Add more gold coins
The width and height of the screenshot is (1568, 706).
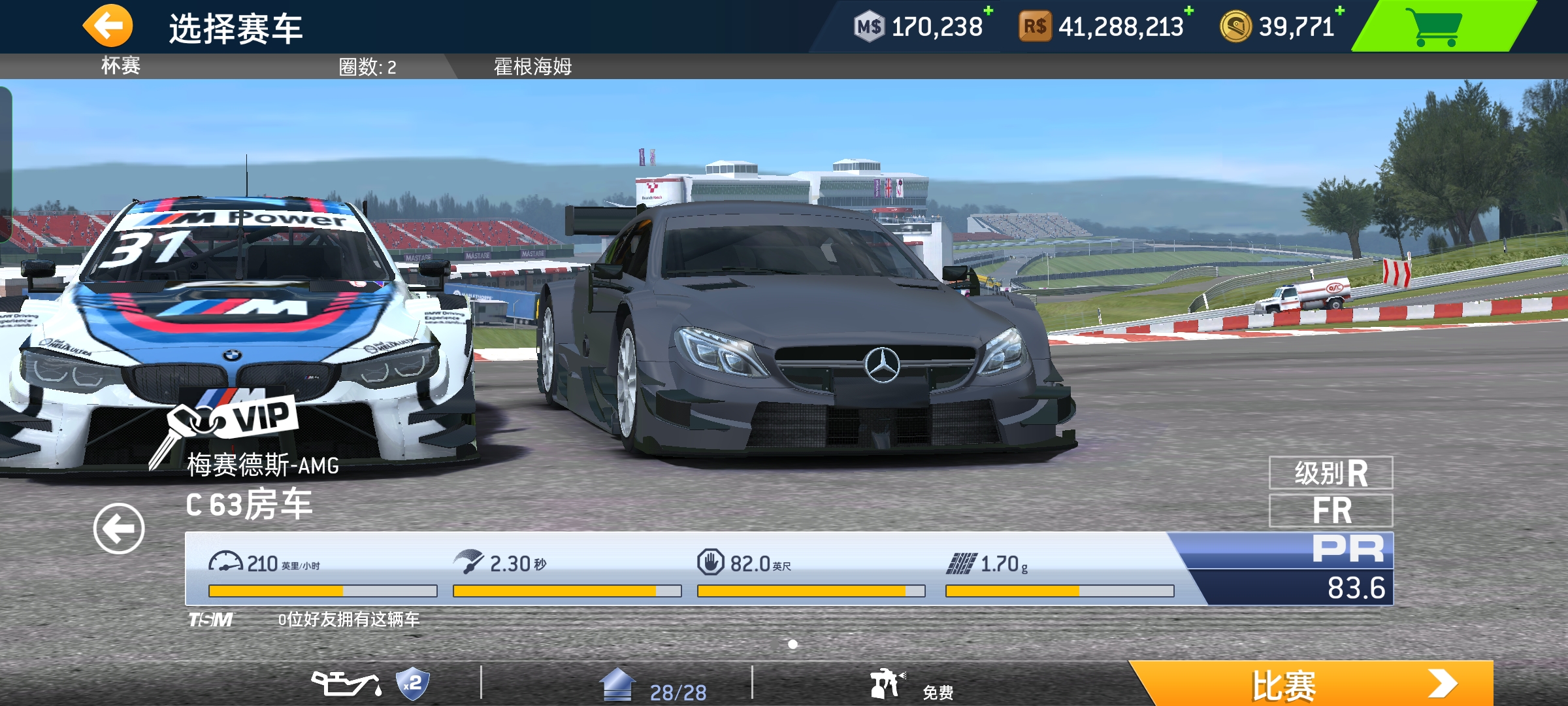point(1339,11)
